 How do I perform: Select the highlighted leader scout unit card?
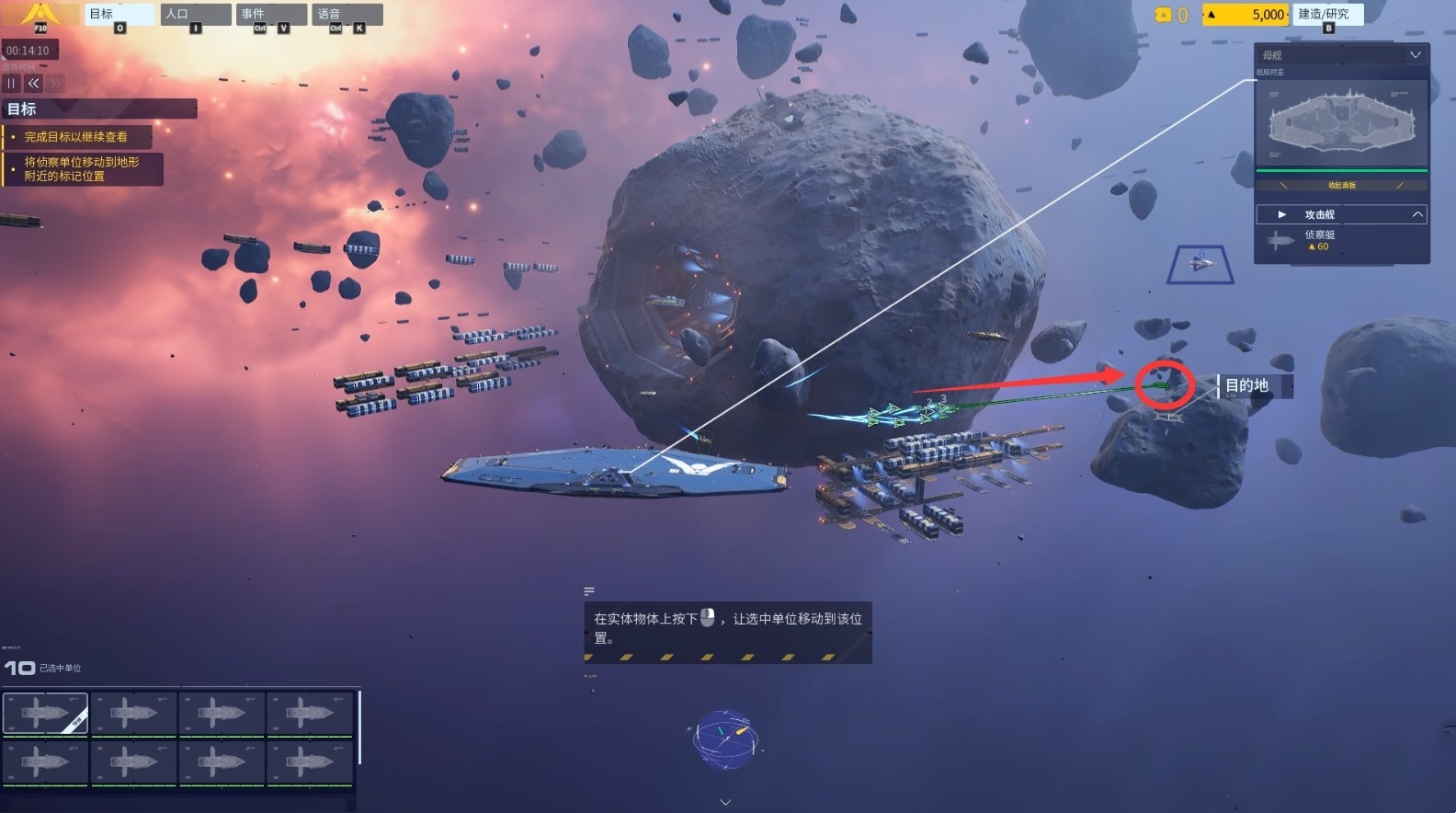[x=45, y=714]
